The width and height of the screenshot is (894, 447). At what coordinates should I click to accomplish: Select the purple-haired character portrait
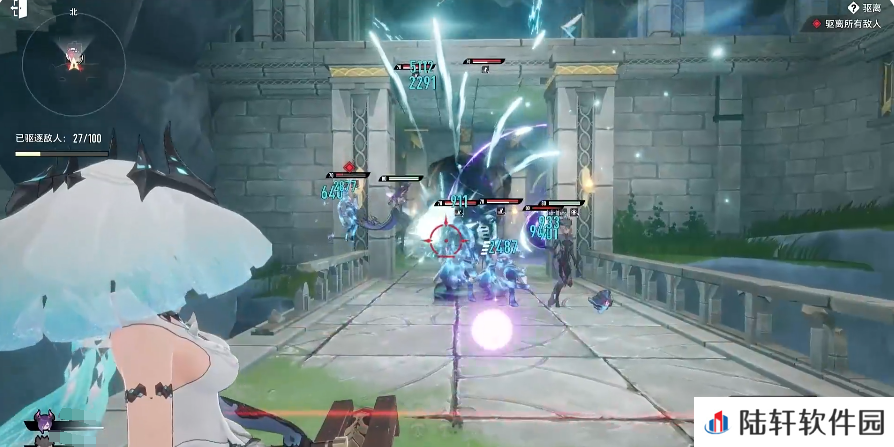[44, 423]
